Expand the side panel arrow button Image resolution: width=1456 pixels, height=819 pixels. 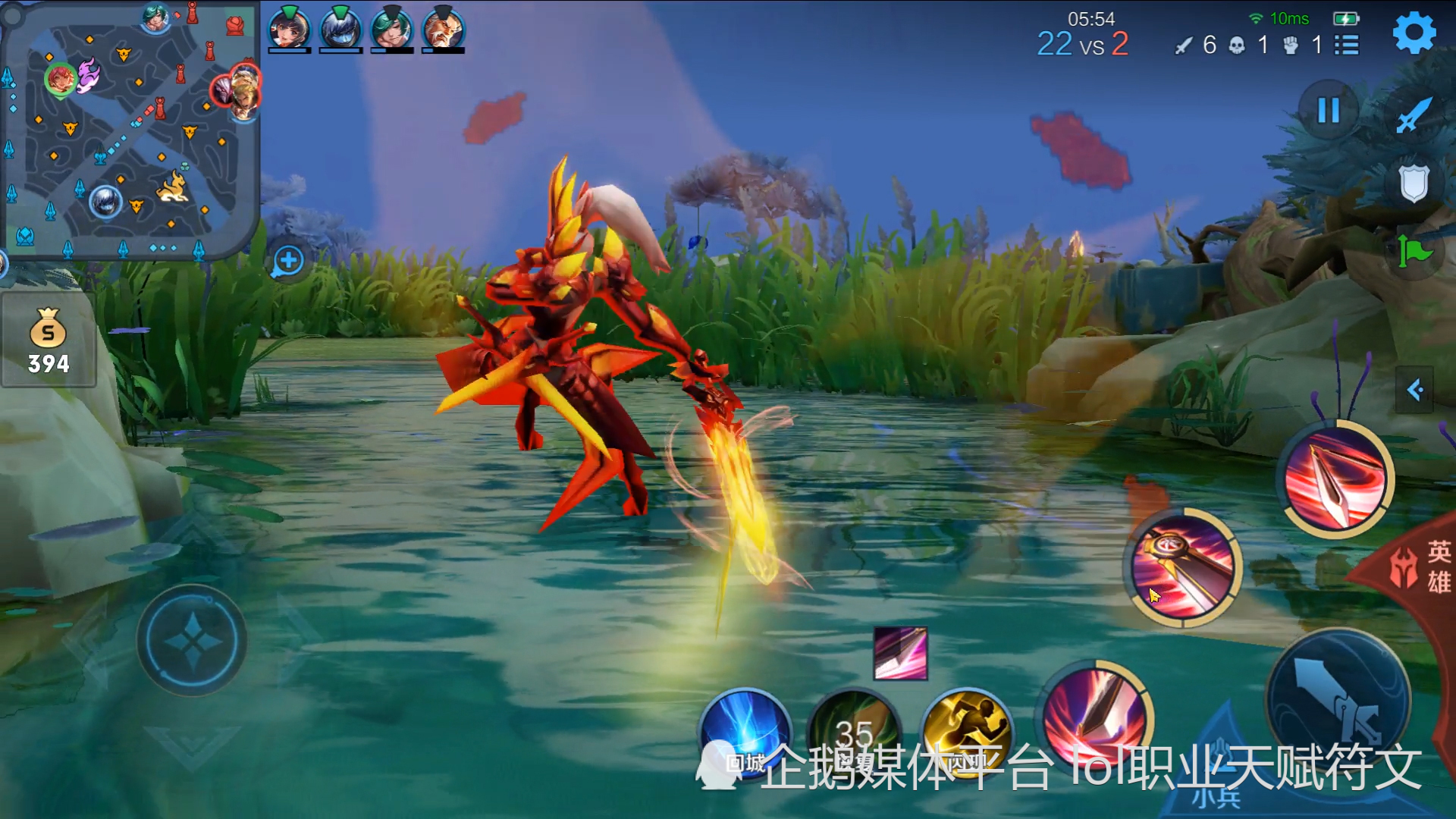[1414, 391]
